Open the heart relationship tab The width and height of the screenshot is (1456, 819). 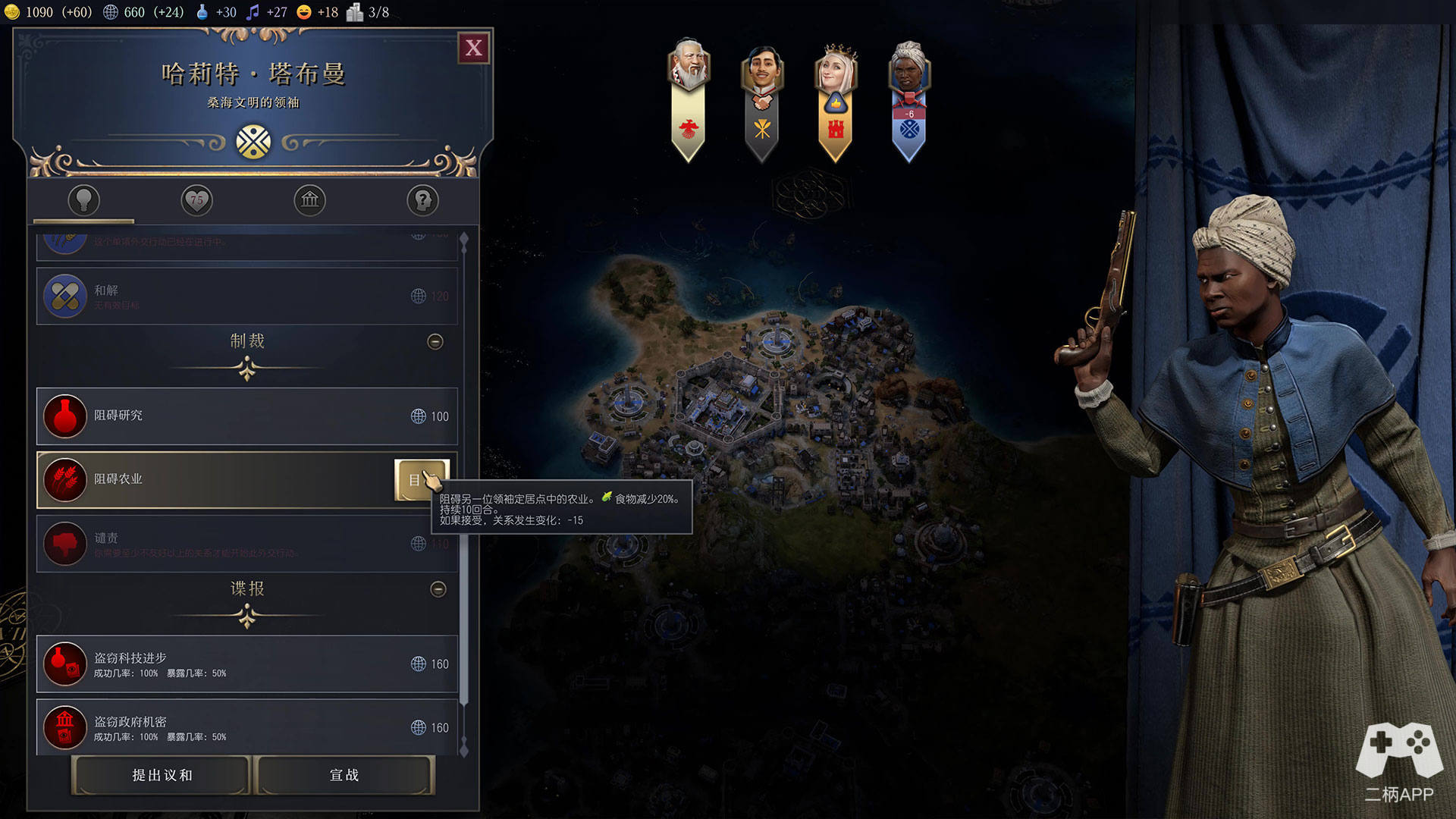[x=196, y=200]
